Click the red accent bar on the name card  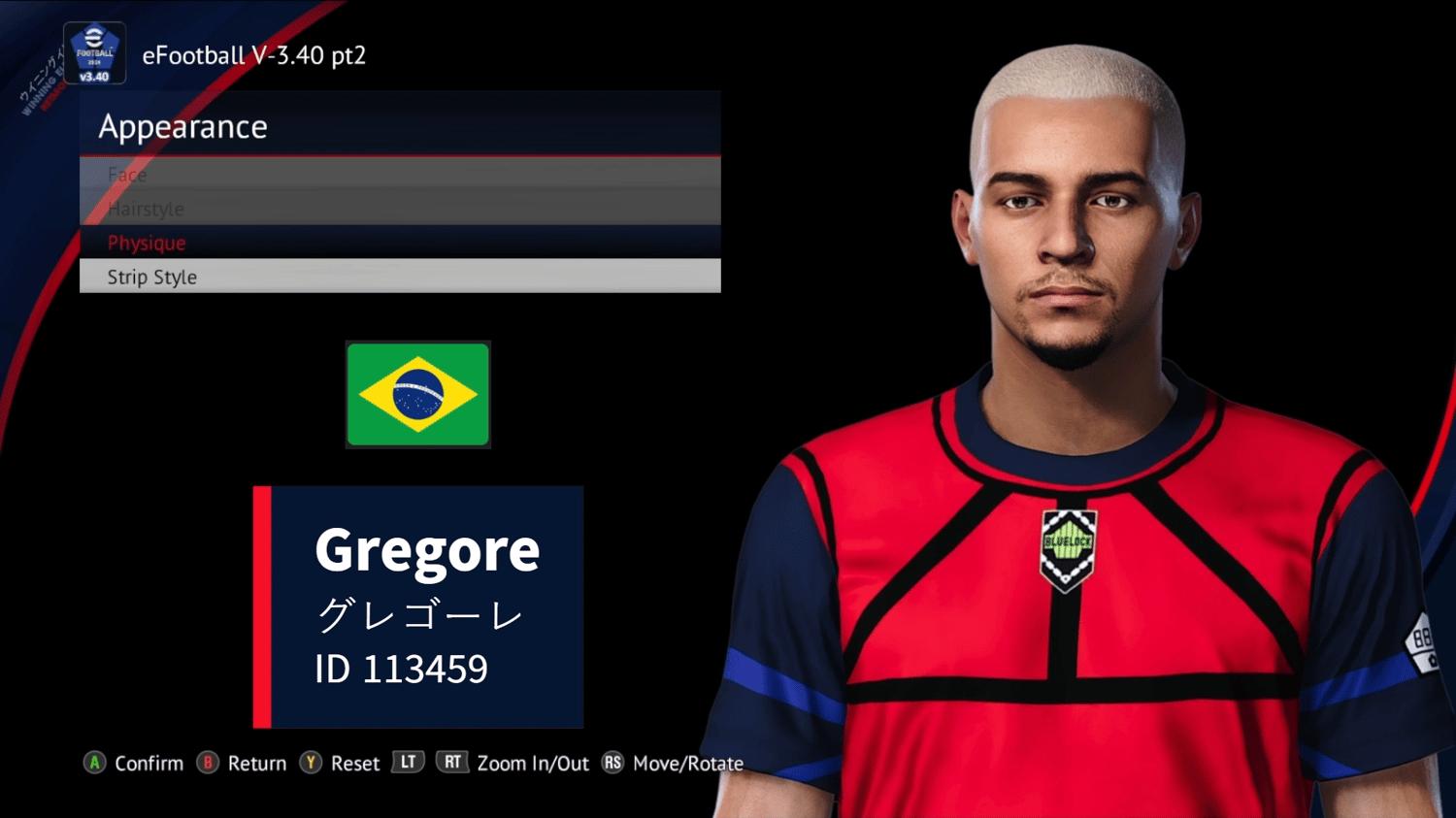(x=260, y=607)
